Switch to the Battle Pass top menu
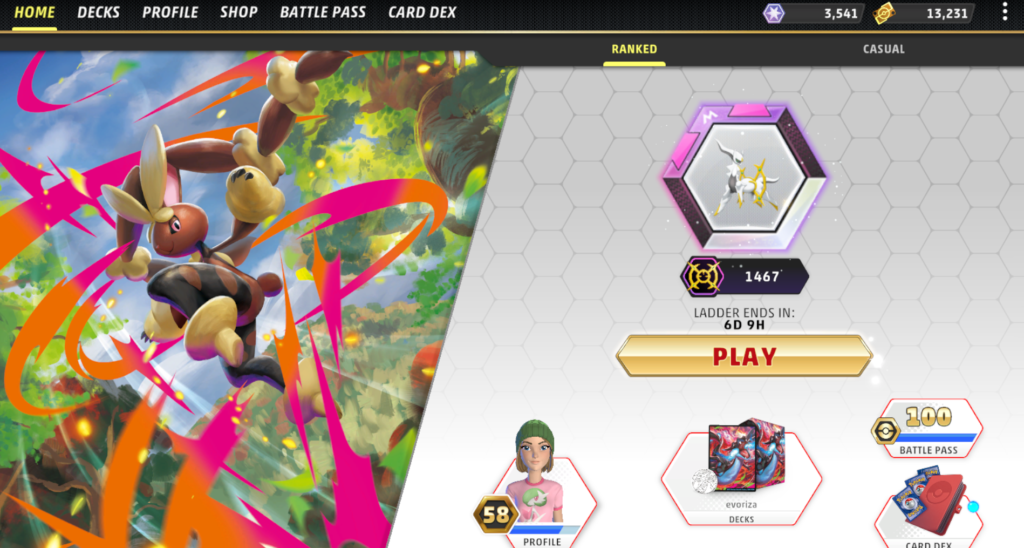 click(x=322, y=13)
